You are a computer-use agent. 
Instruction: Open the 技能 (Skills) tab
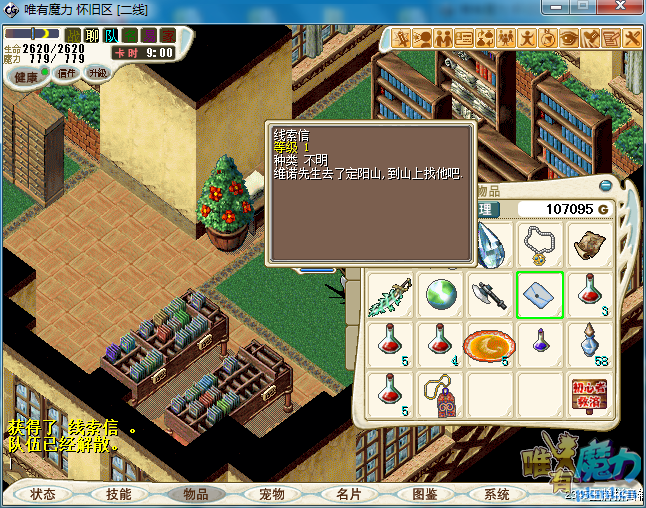tap(119, 494)
